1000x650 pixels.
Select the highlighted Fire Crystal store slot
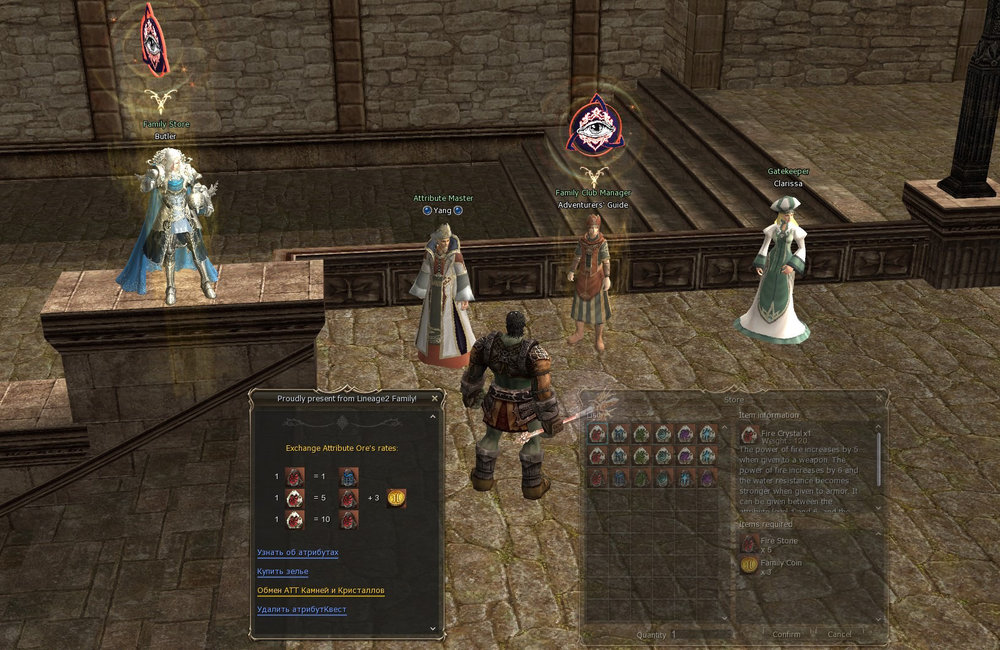coord(596,433)
